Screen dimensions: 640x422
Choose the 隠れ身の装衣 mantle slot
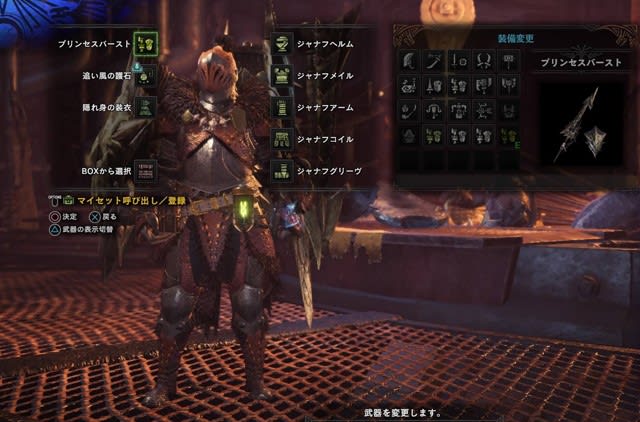145,107
